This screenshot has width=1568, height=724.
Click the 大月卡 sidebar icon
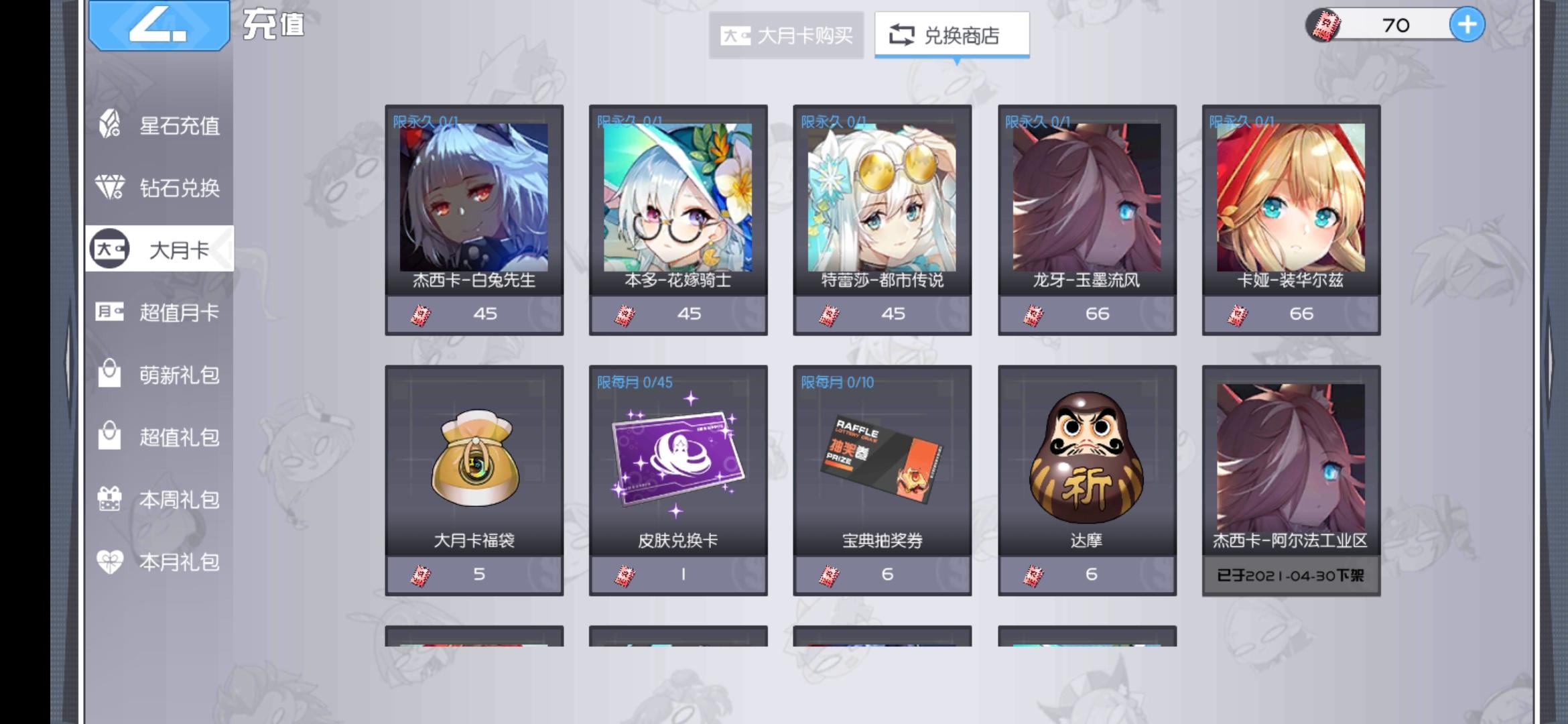tap(111, 250)
